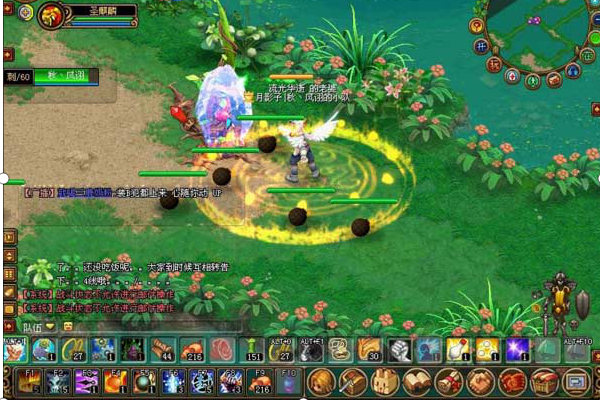Open the treasure chest with hammer menu
The image size is (600, 400).
pyautogui.click(x=353, y=381)
